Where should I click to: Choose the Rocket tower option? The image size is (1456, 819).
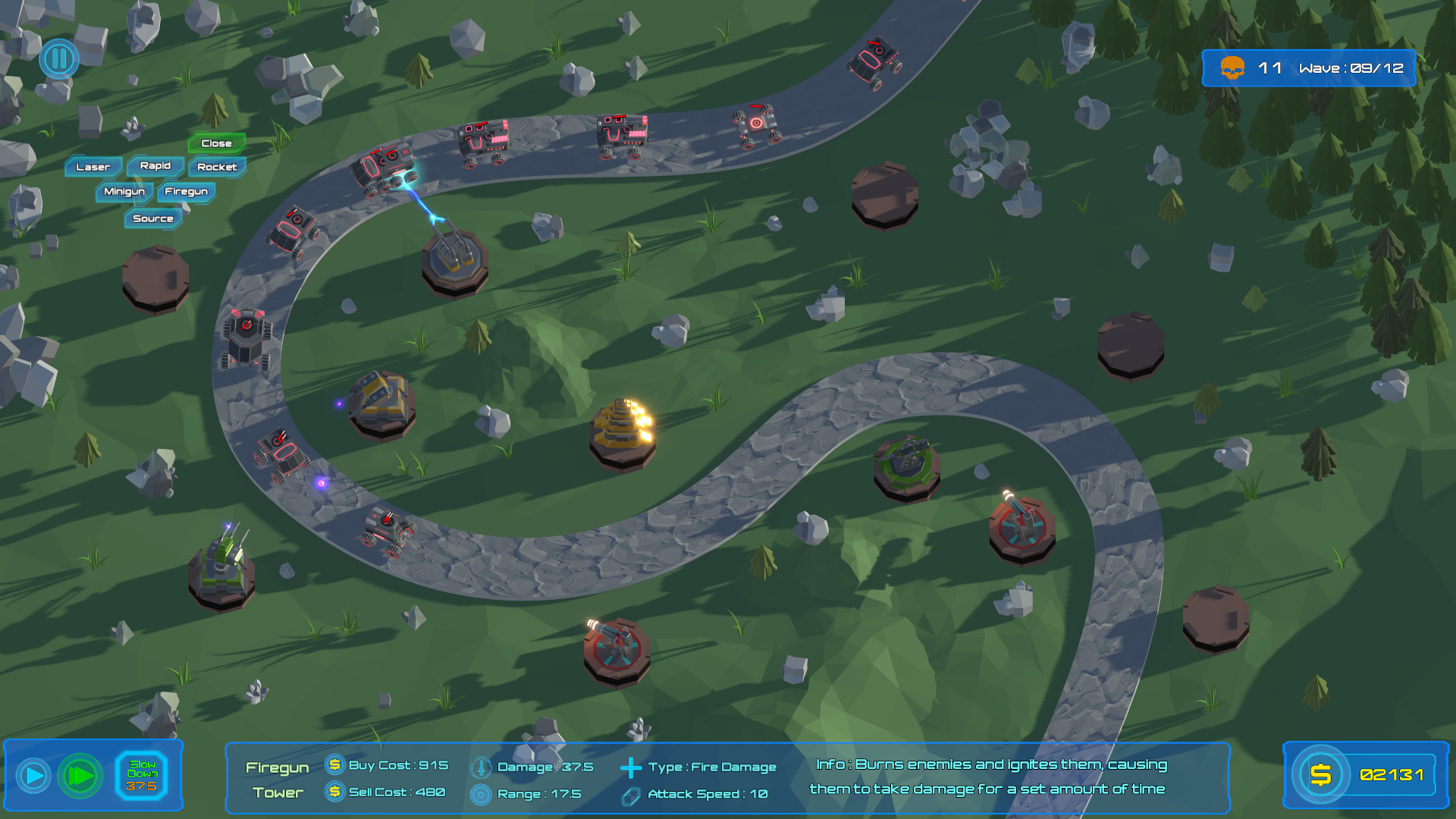coord(217,166)
